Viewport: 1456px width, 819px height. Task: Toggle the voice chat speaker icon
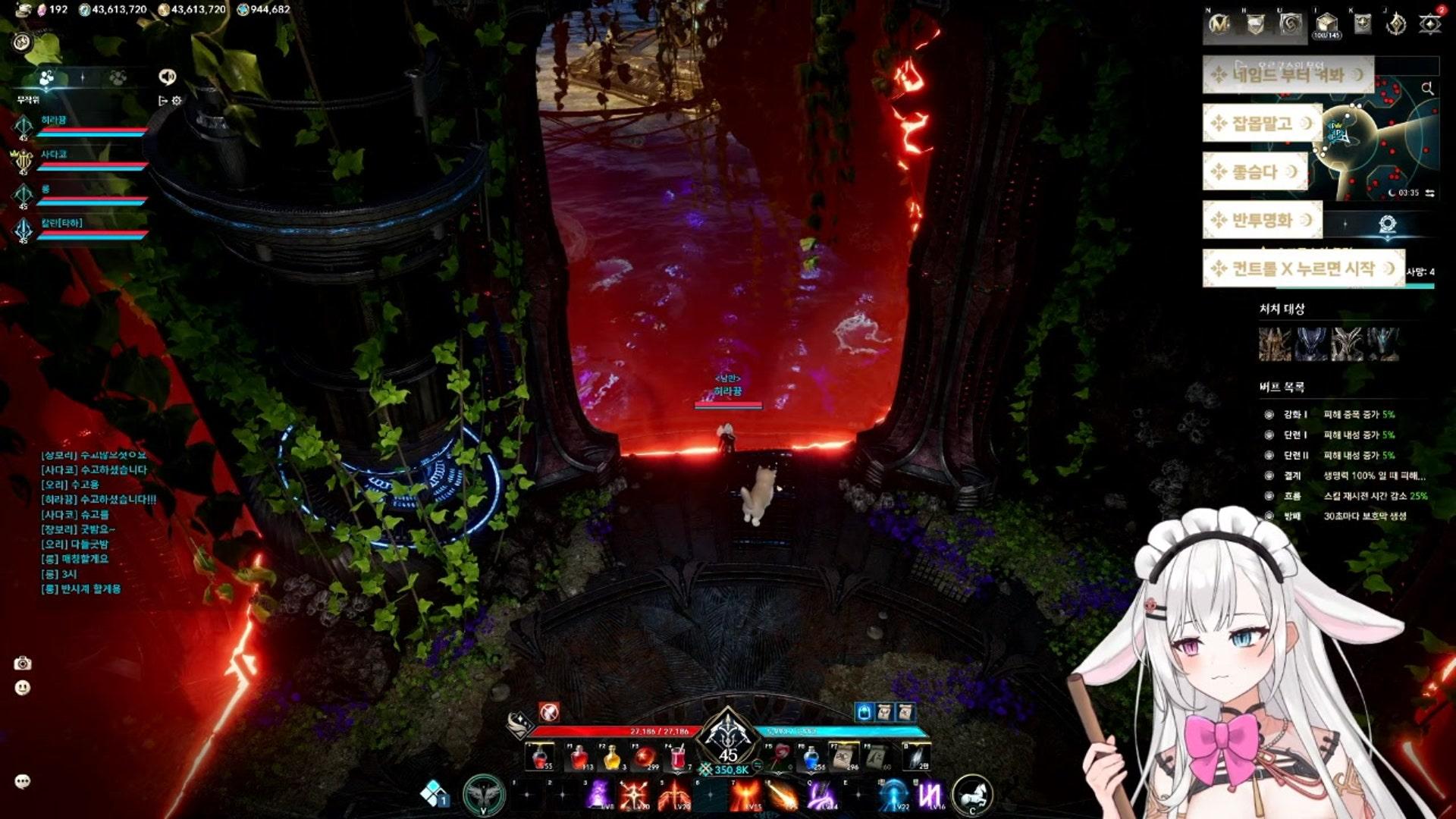[x=167, y=77]
